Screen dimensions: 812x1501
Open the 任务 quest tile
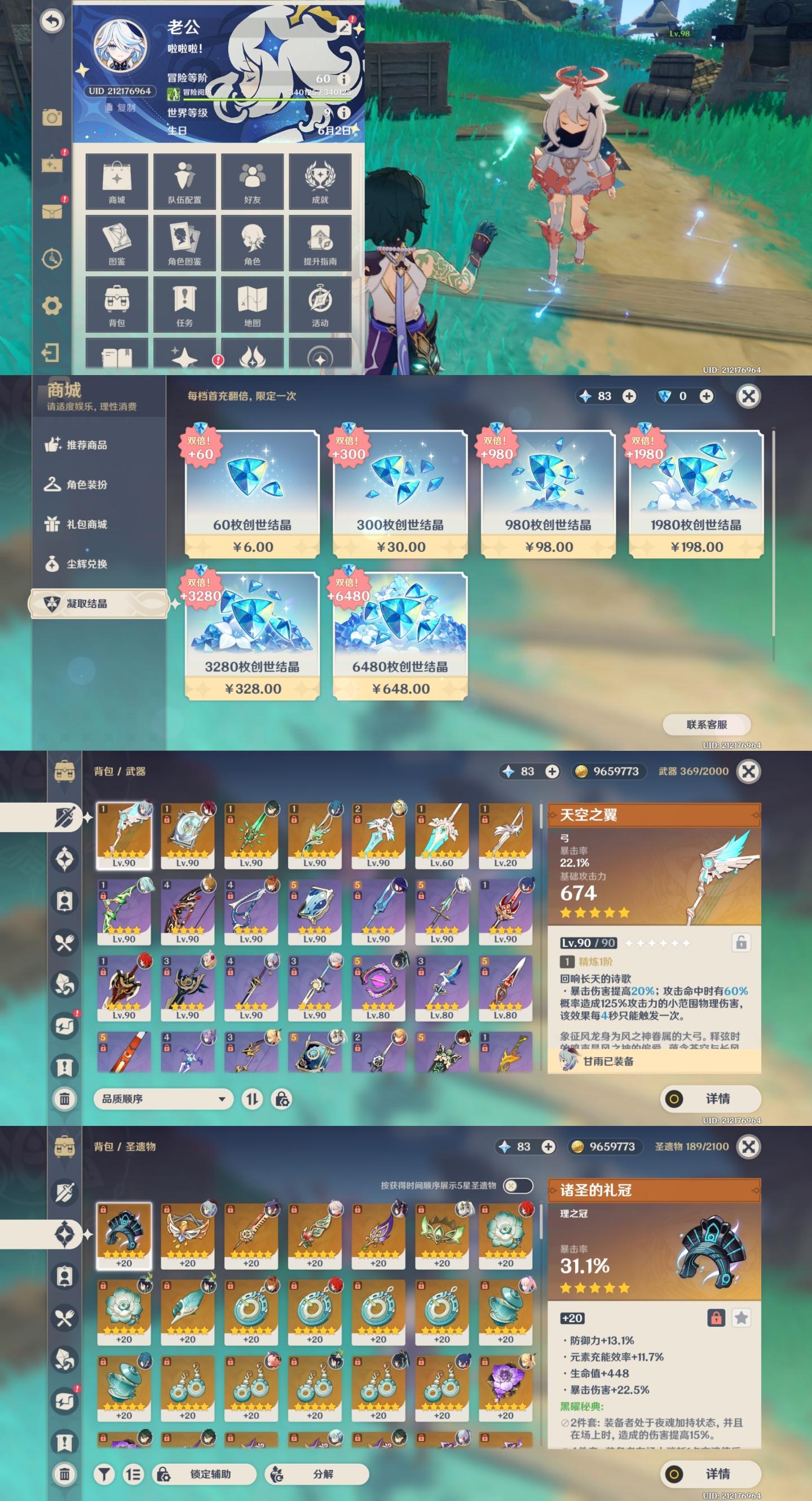point(184,304)
